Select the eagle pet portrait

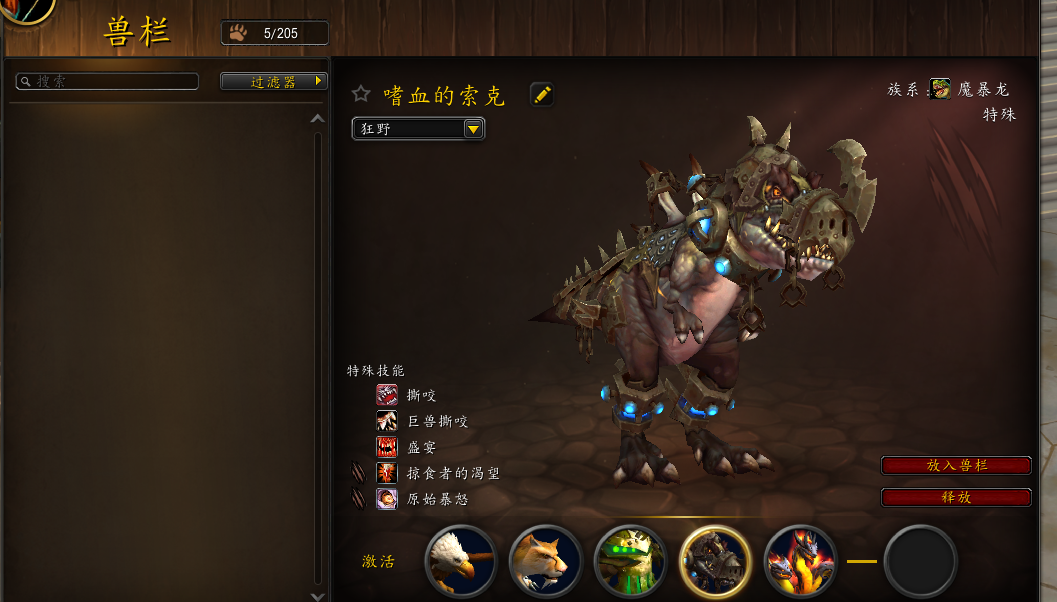[461, 561]
